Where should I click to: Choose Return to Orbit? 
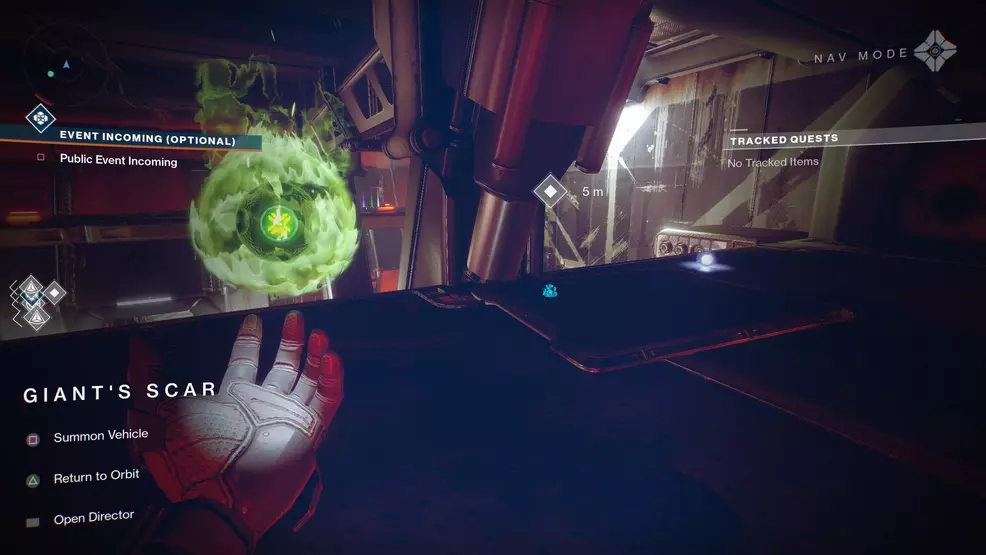(96, 477)
